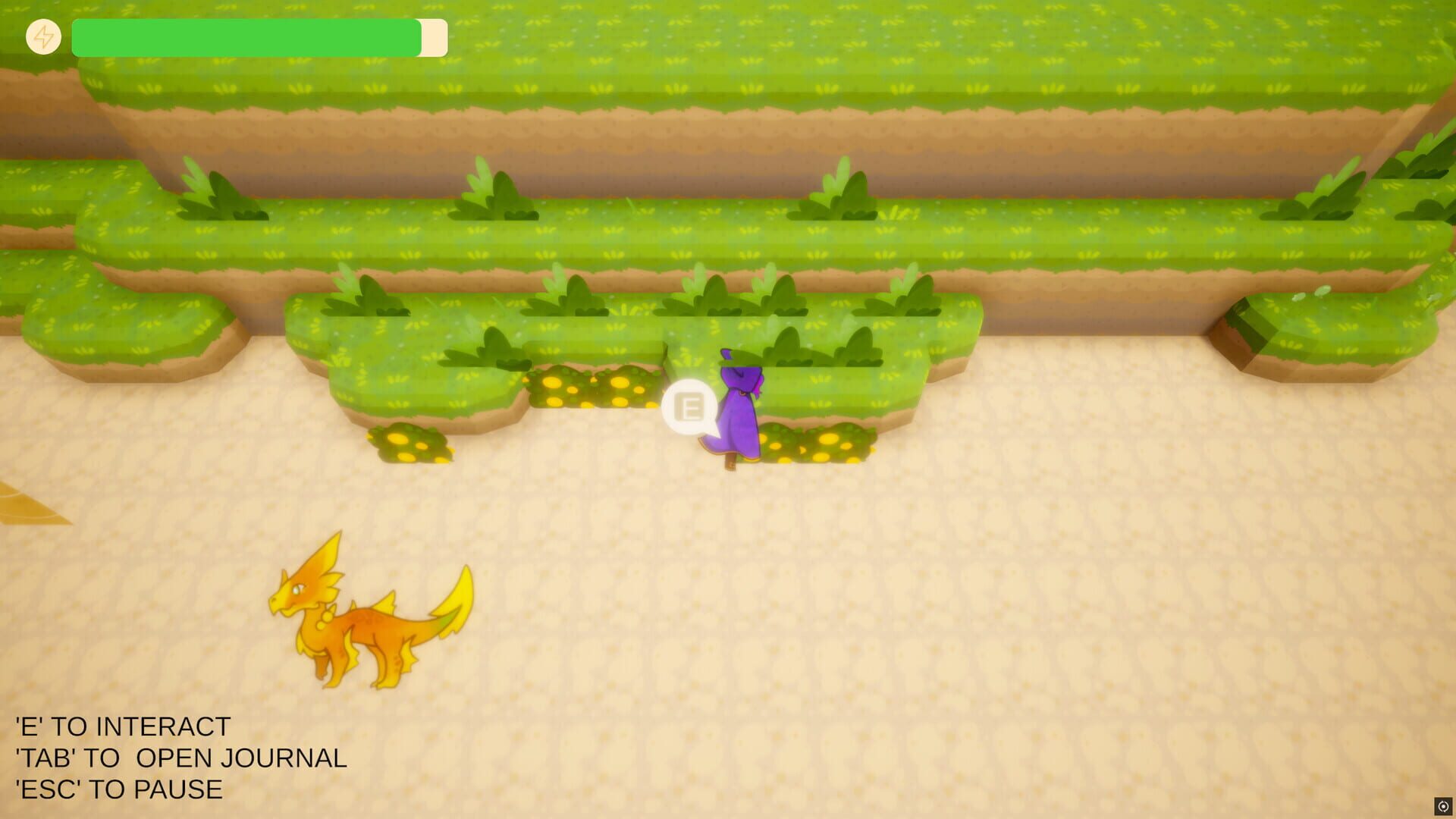Click the flower patch left of the interact prompt
Image resolution: width=1456 pixels, height=819 pixels.
591,387
